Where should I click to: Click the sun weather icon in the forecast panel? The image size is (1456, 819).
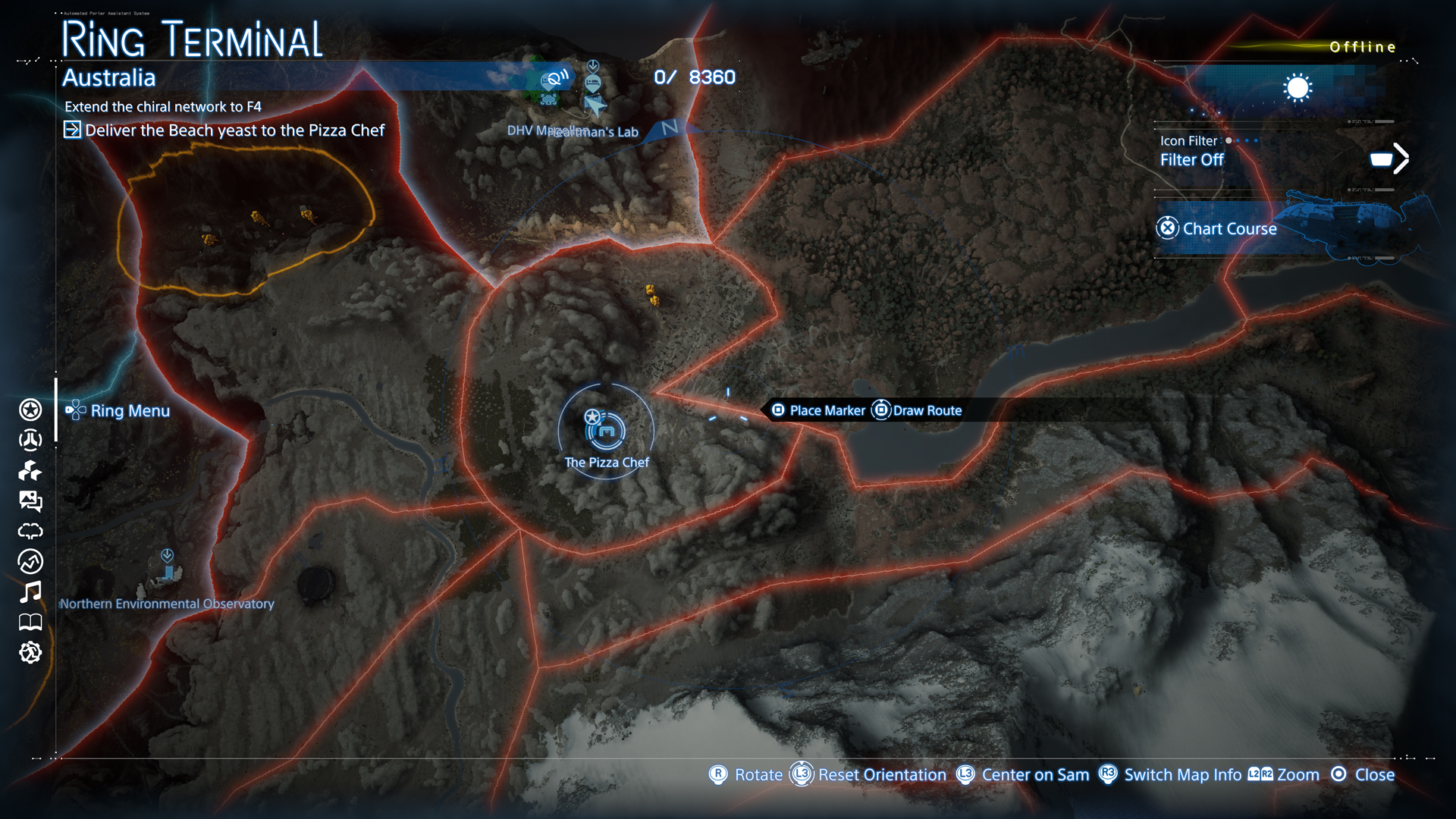[x=1298, y=88]
